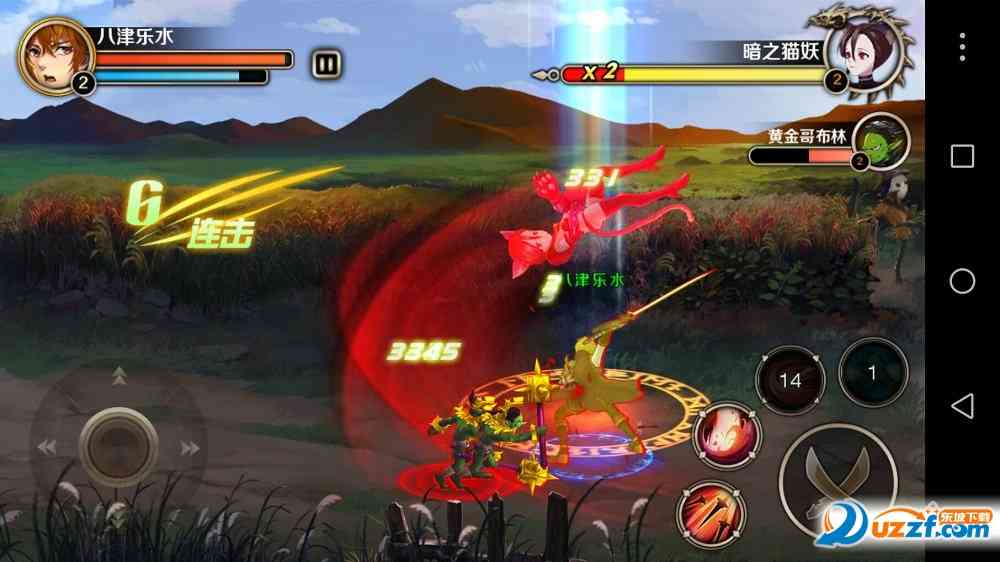Activate the red swirl skill

pyautogui.click(x=728, y=437)
